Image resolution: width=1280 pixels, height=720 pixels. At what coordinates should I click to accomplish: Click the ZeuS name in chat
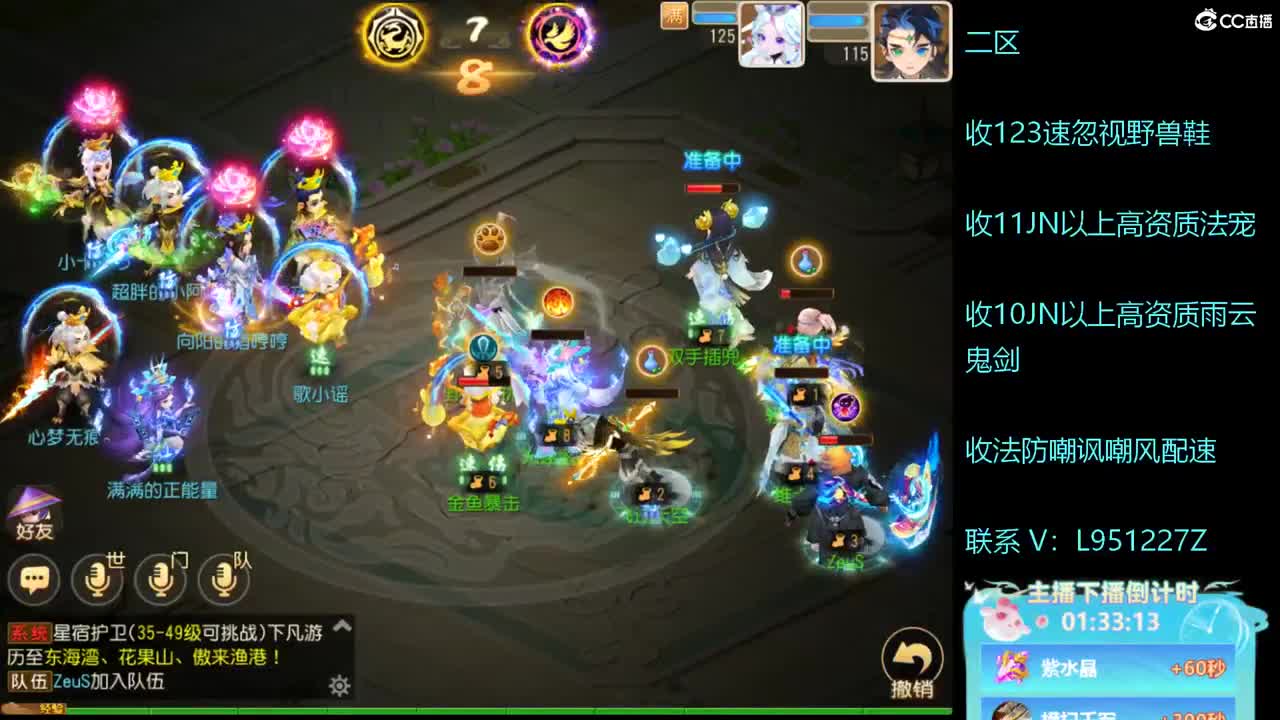click(70, 683)
